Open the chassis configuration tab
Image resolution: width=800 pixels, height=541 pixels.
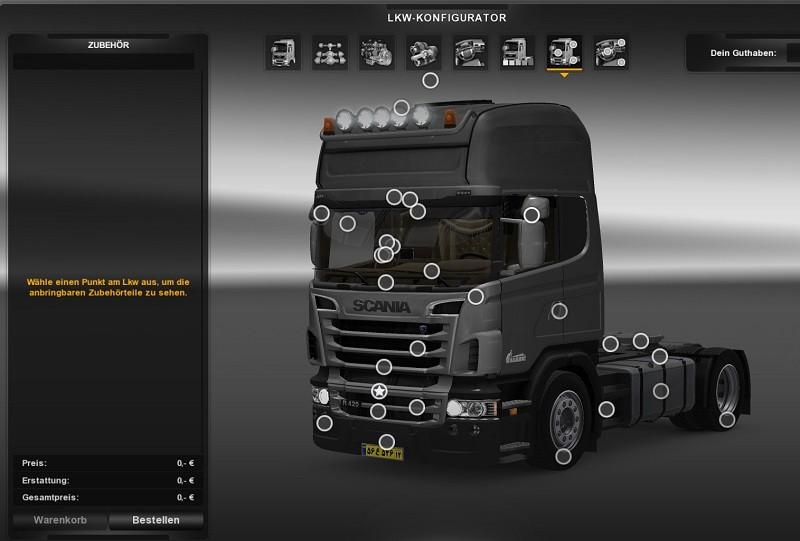tap(329, 52)
